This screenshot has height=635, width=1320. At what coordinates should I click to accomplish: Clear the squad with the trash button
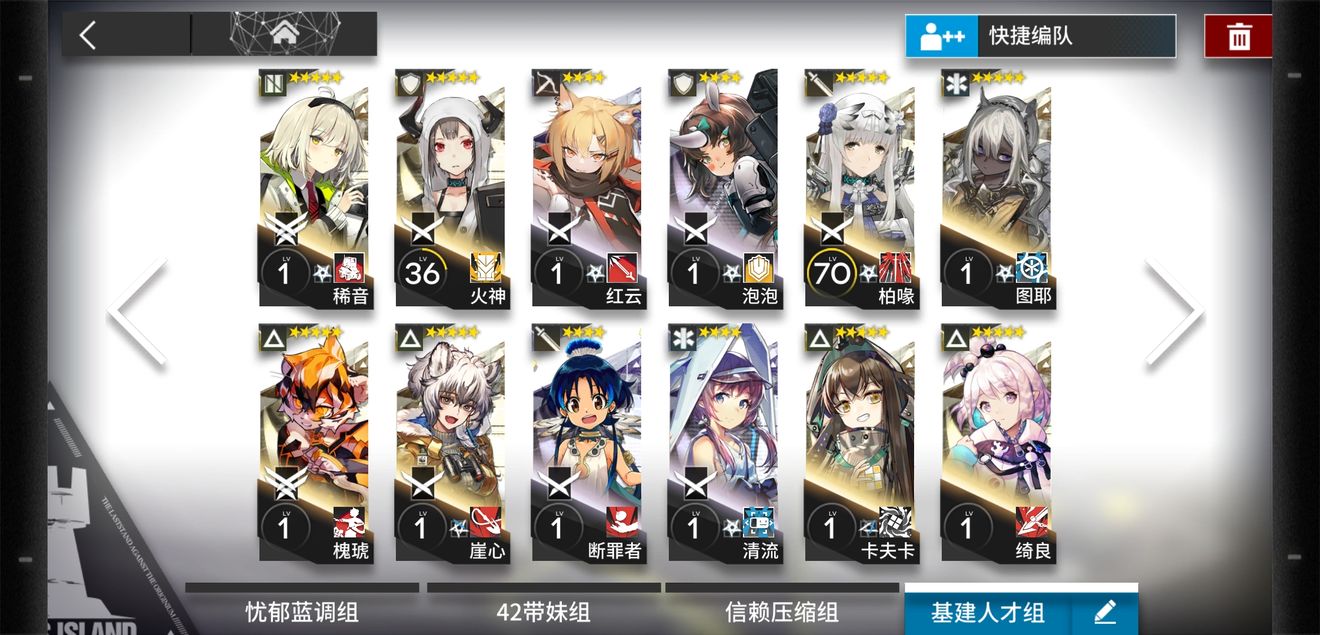click(1239, 37)
